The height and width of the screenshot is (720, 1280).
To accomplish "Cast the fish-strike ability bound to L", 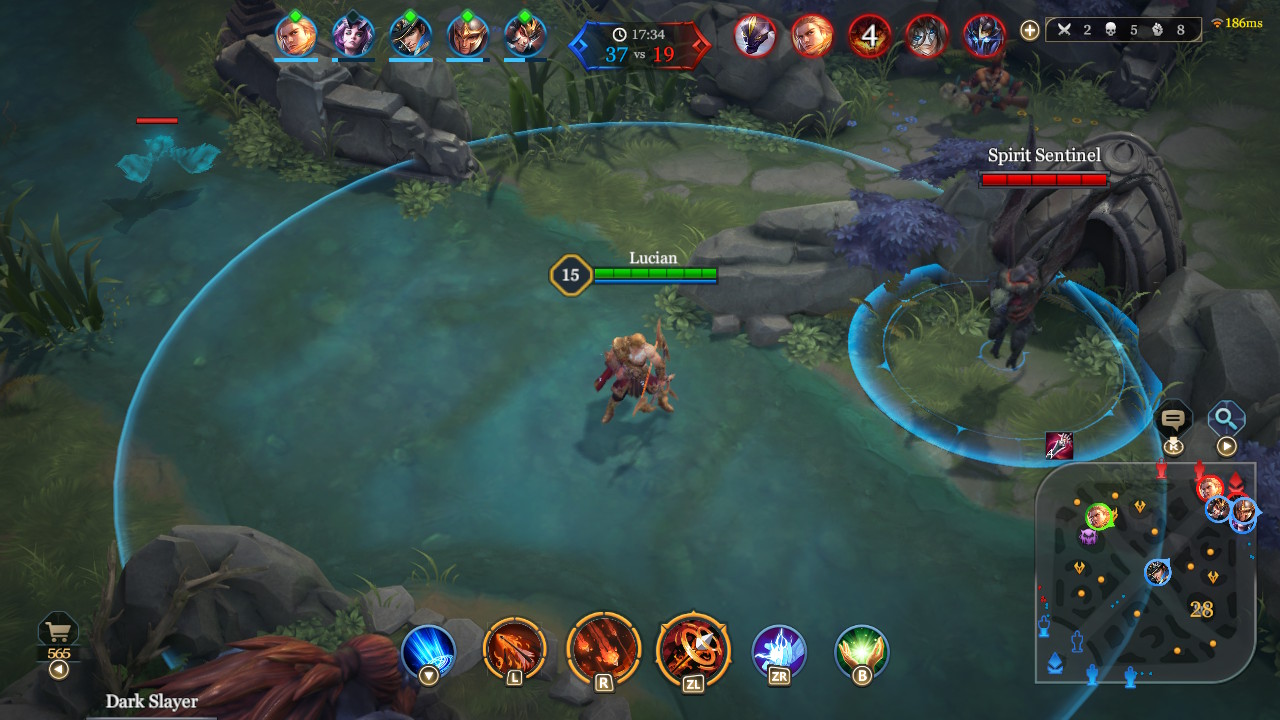I will pos(517,650).
